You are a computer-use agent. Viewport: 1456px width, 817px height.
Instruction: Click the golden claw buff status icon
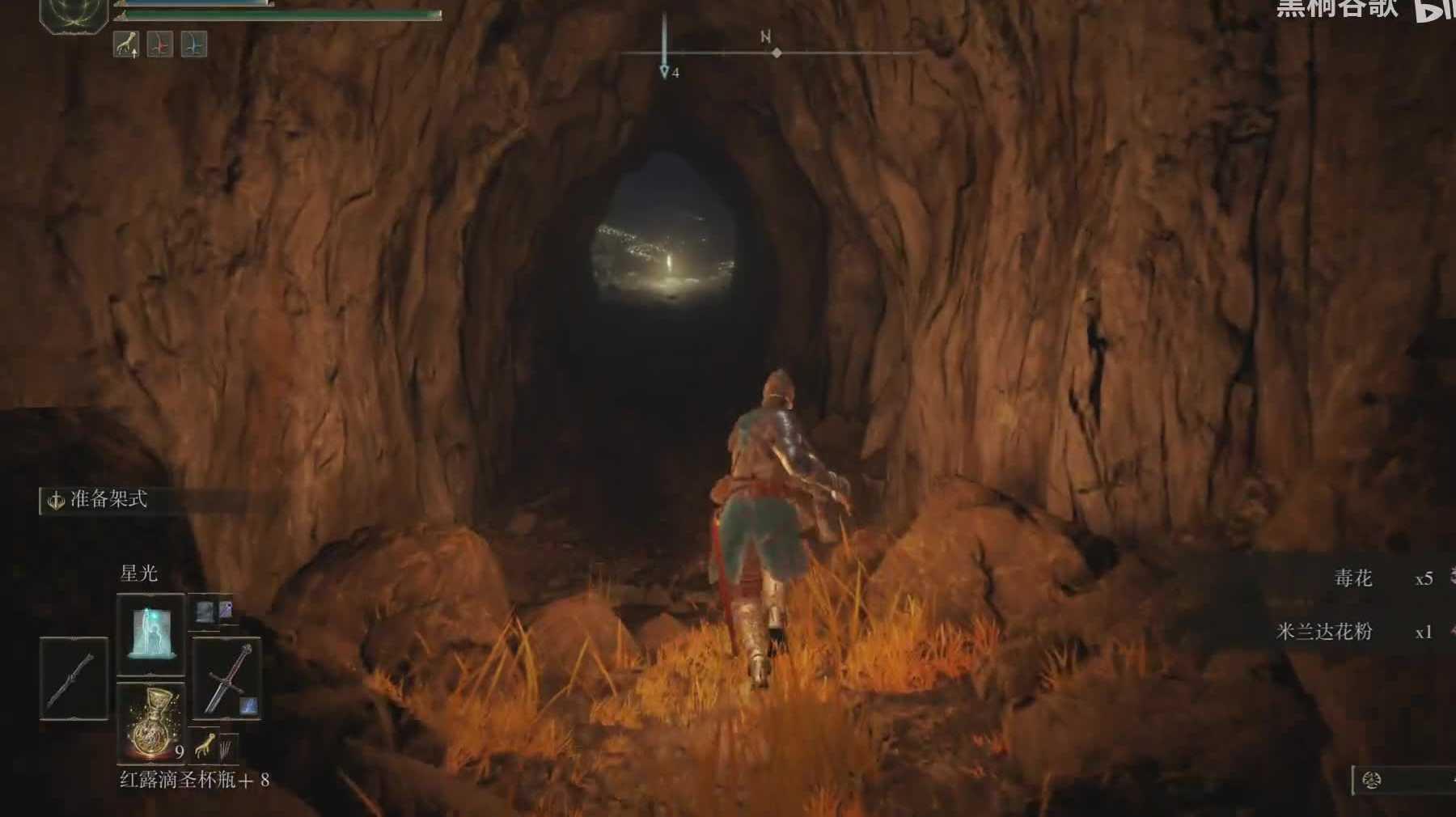tap(125, 44)
